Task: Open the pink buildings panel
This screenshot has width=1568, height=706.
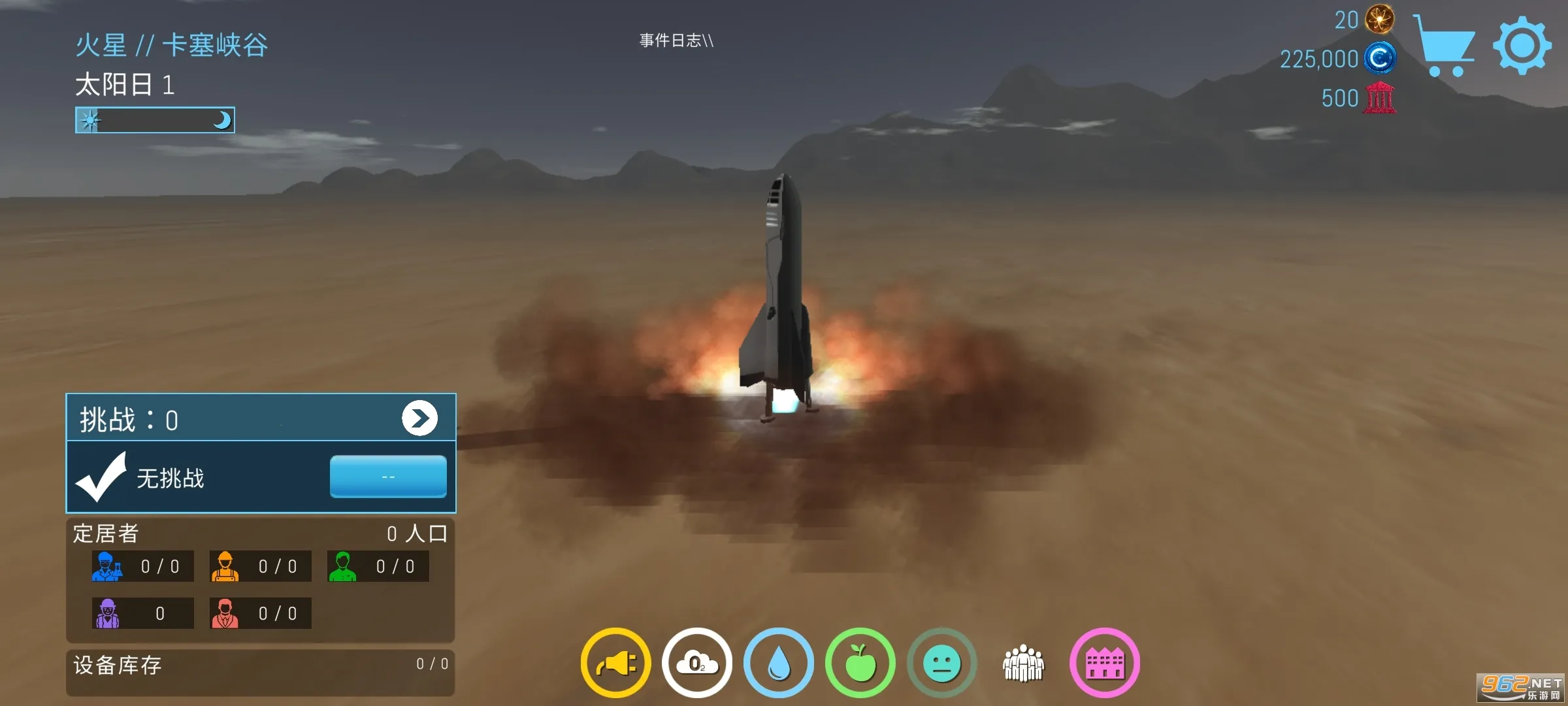Action: [x=1105, y=662]
